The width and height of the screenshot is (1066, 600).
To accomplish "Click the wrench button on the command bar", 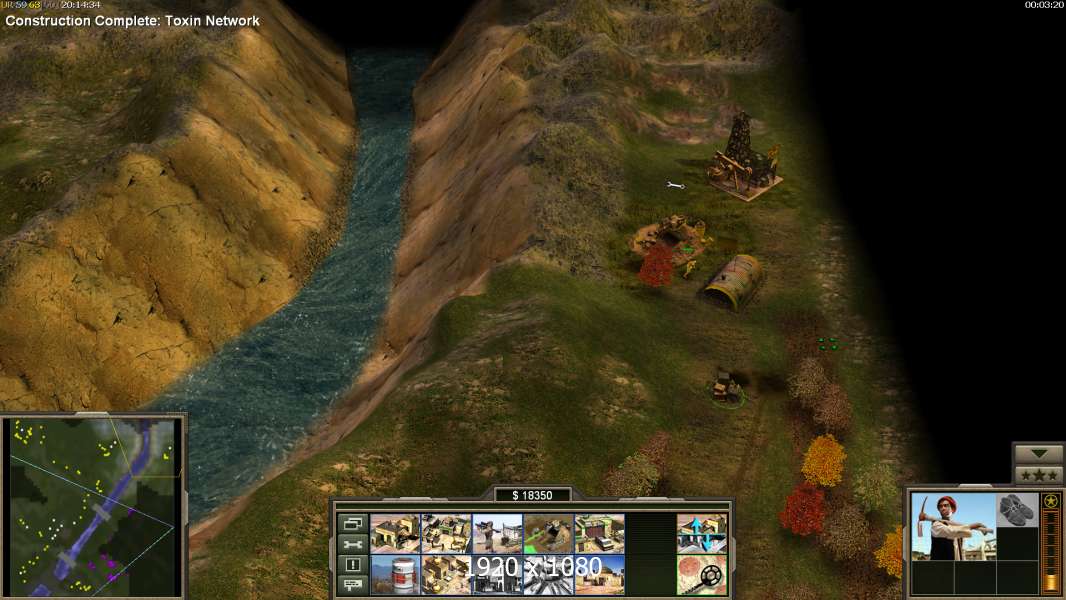I will [351, 544].
